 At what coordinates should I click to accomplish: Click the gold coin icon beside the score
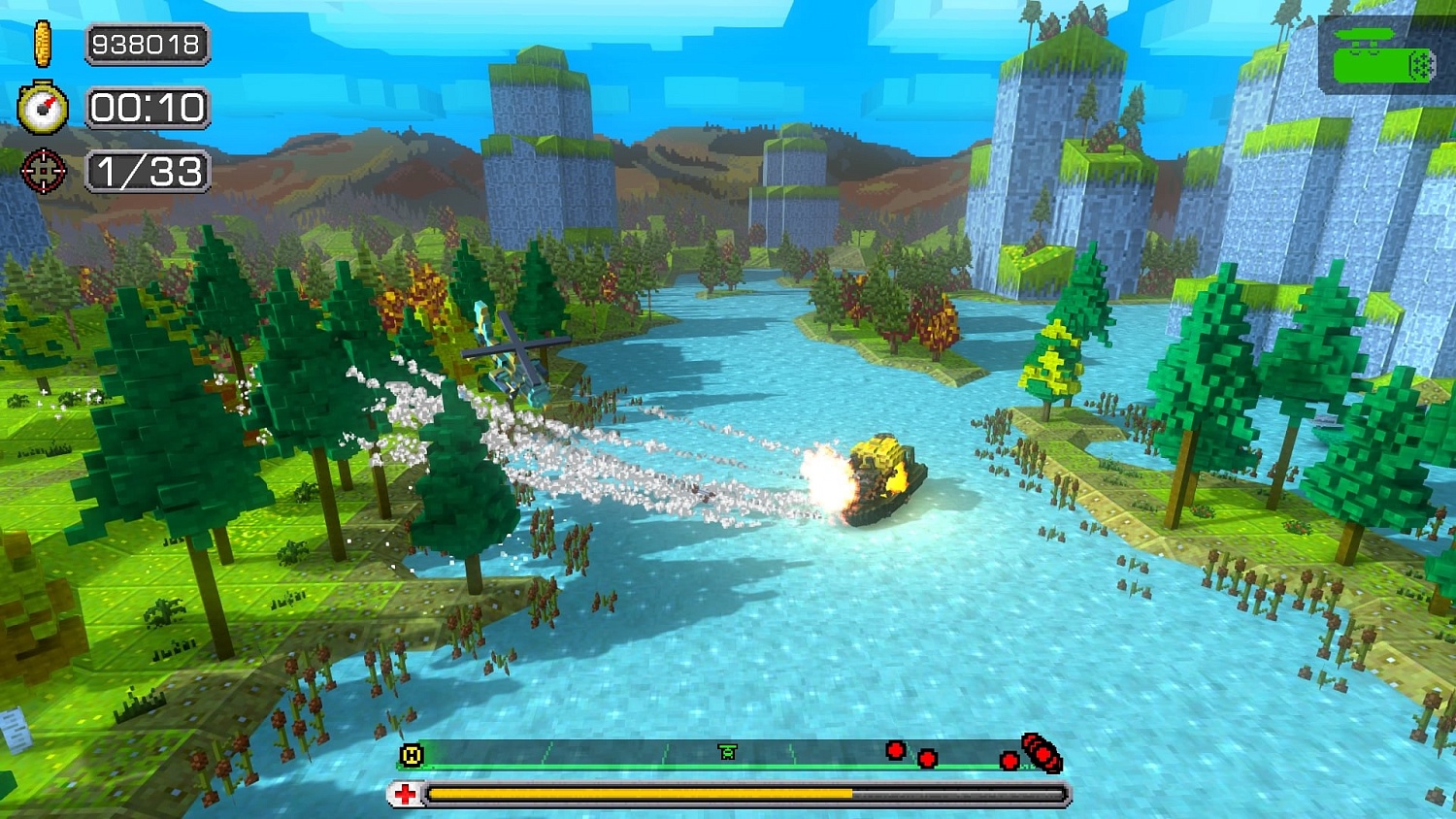[x=42, y=45]
